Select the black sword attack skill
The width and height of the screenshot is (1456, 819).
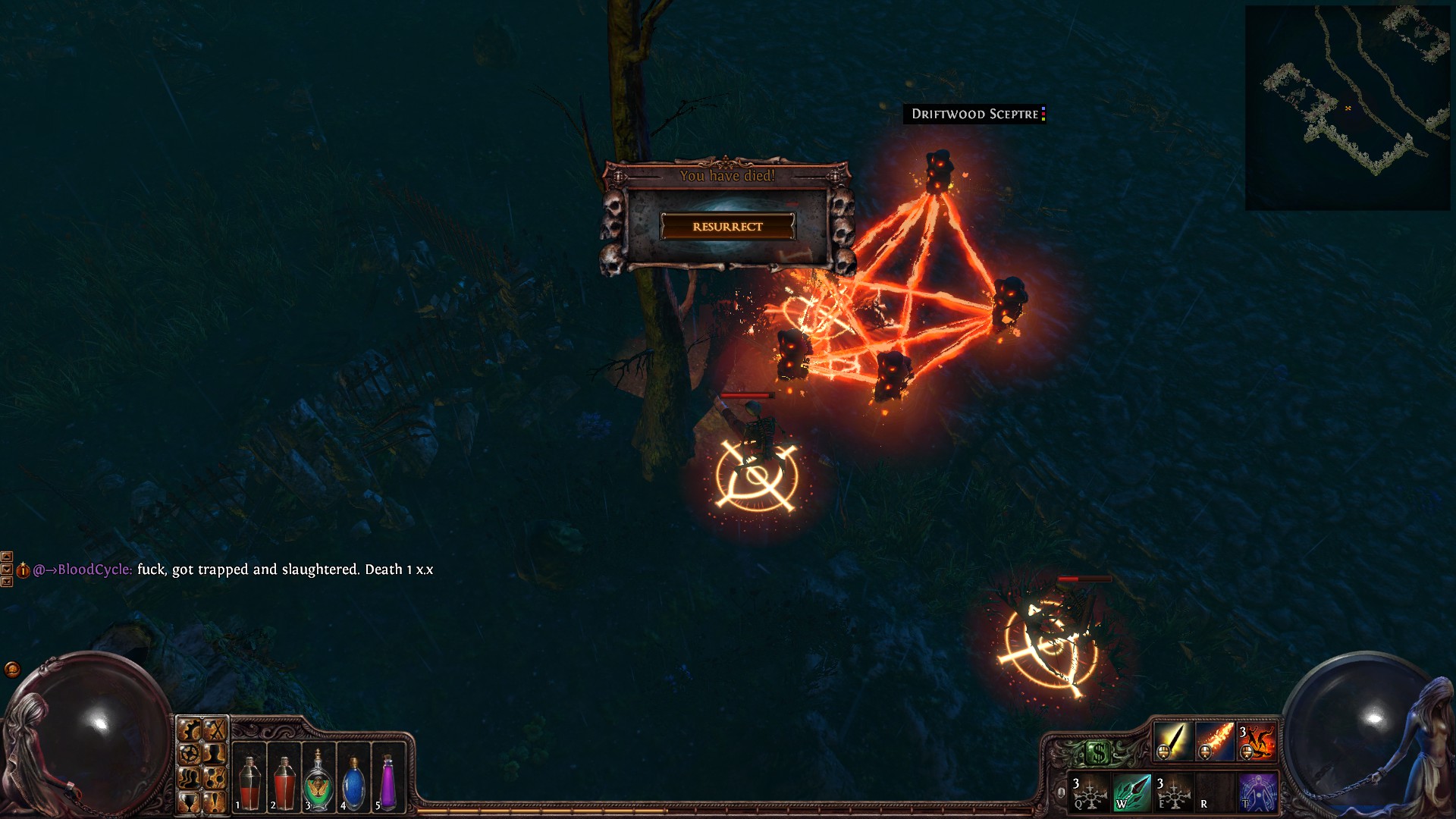point(1172,741)
